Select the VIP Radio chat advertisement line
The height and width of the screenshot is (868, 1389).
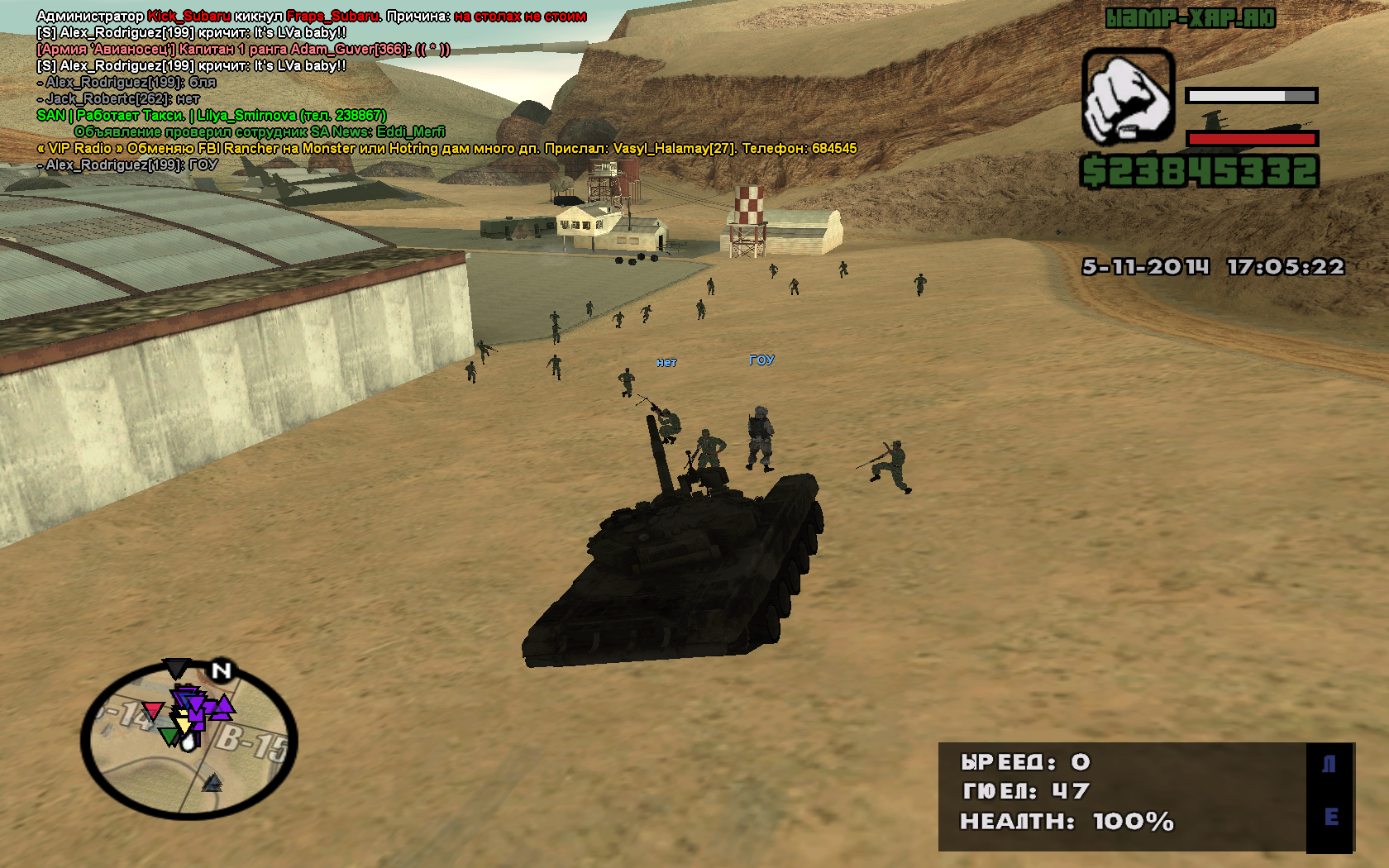pos(446,148)
